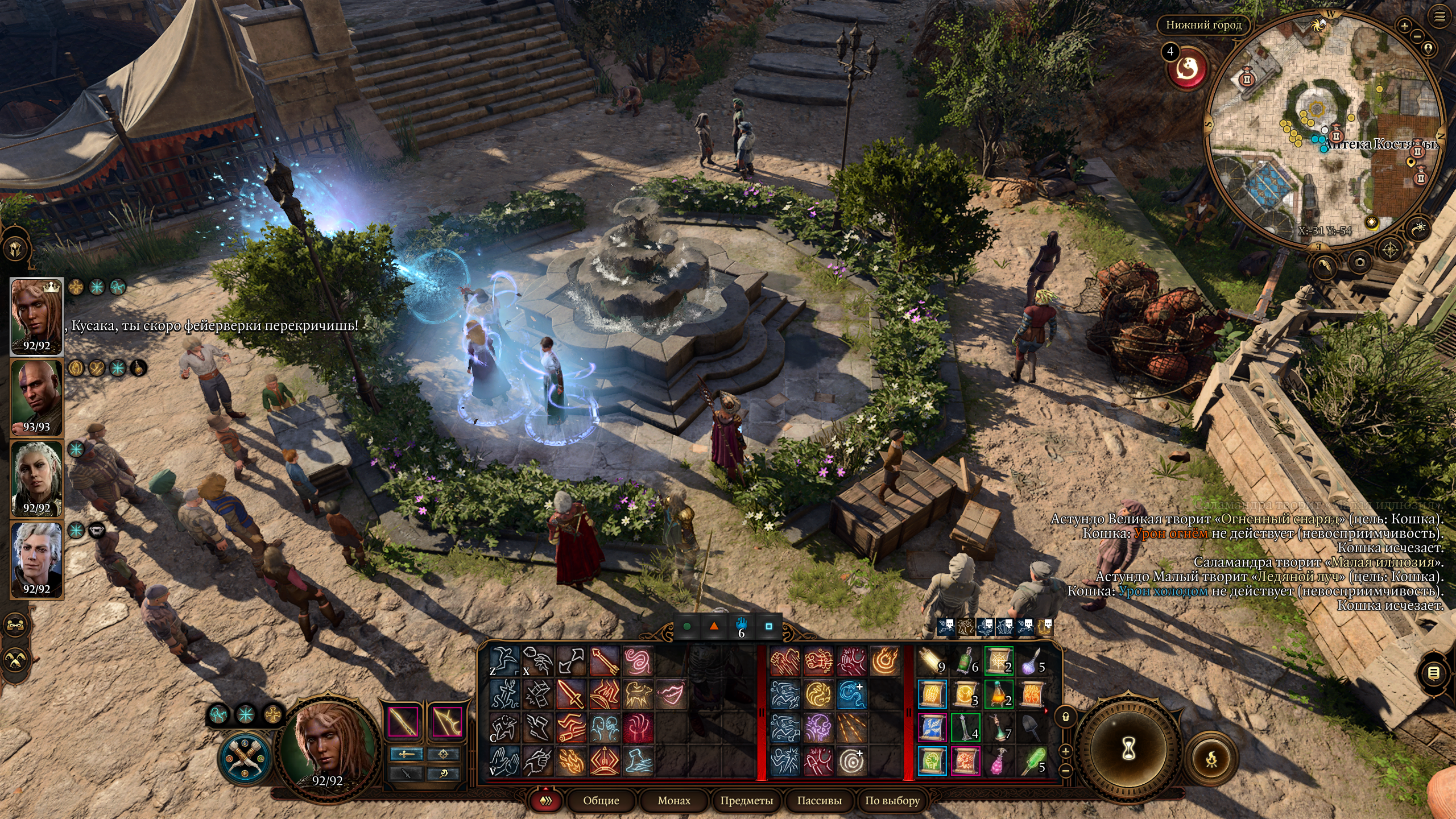
Task: Toggle the hotbar lock button
Action: 1066,717
